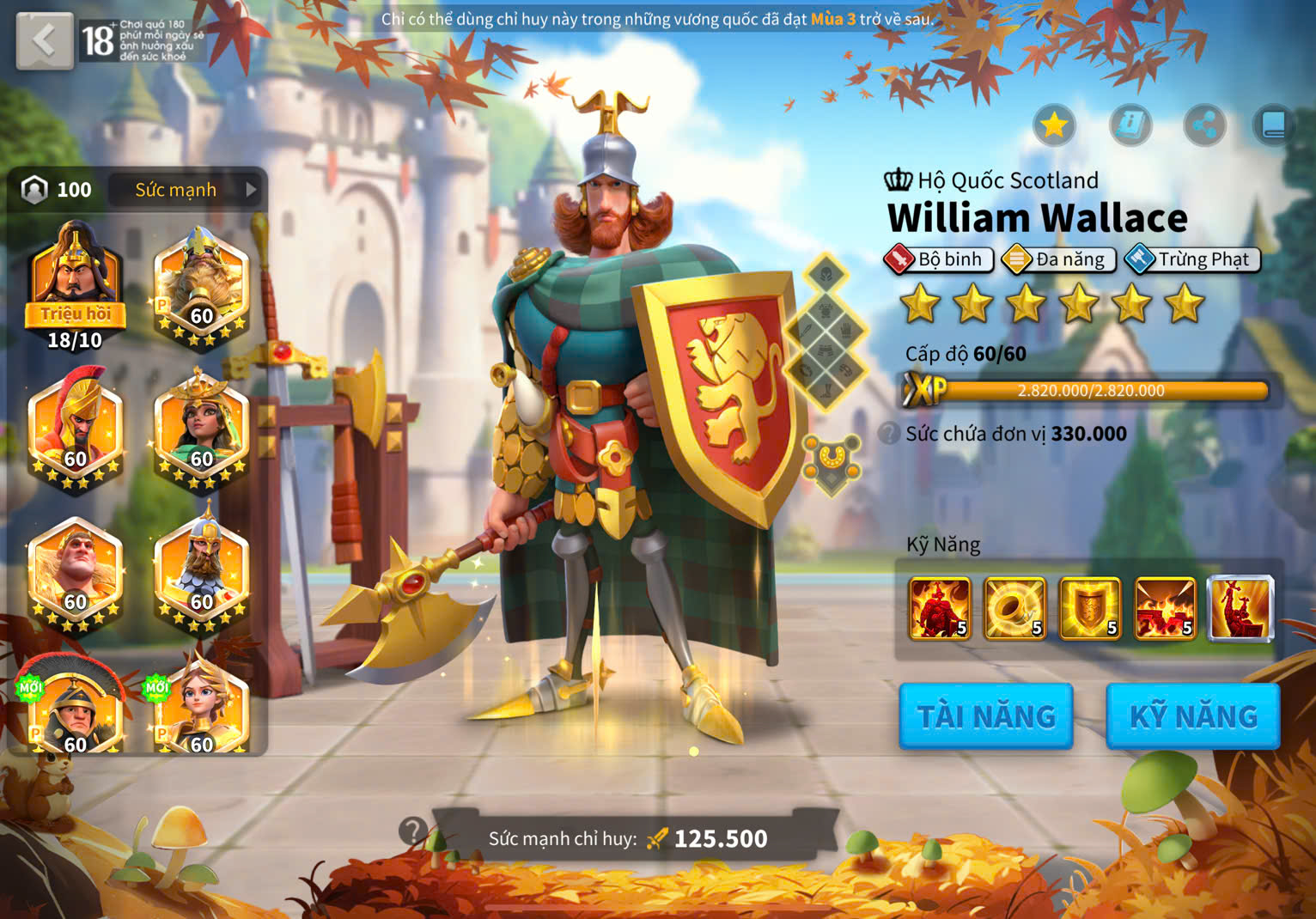Click the gold star favorite icon
The height and width of the screenshot is (919, 1316).
pos(1054,126)
